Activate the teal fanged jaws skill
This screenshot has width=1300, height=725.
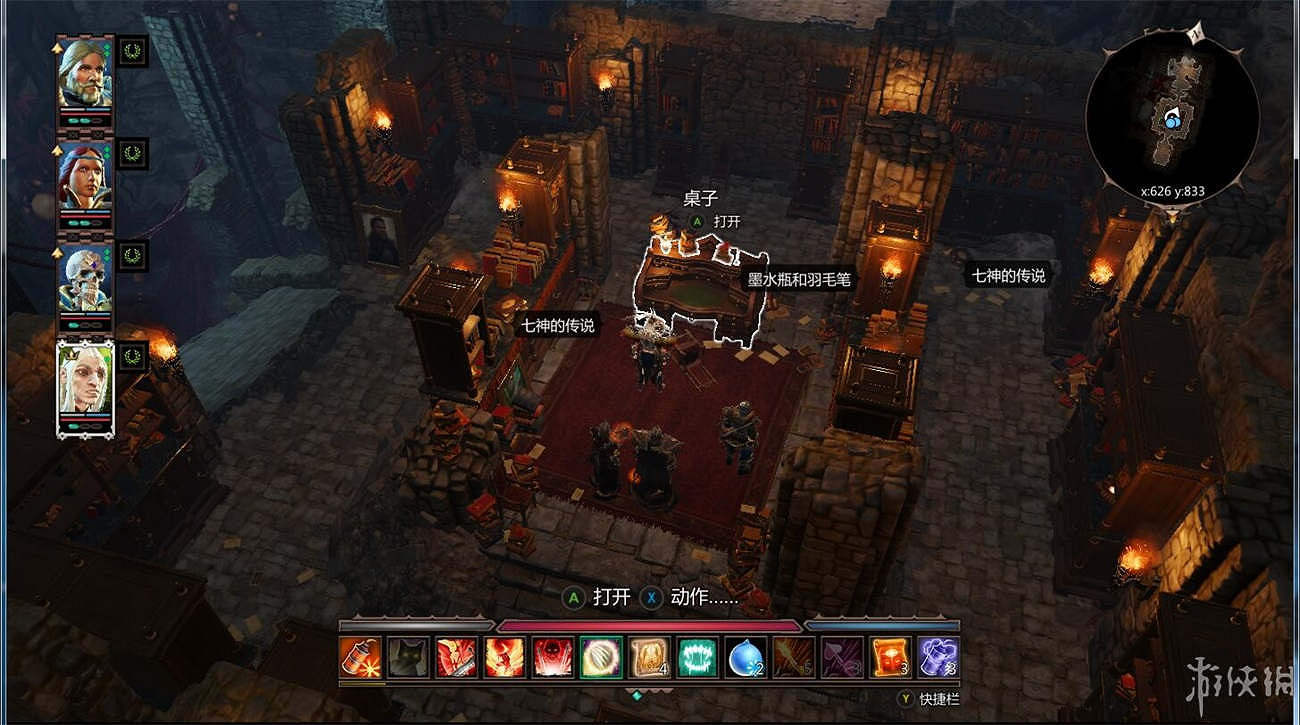pyautogui.click(x=697, y=656)
